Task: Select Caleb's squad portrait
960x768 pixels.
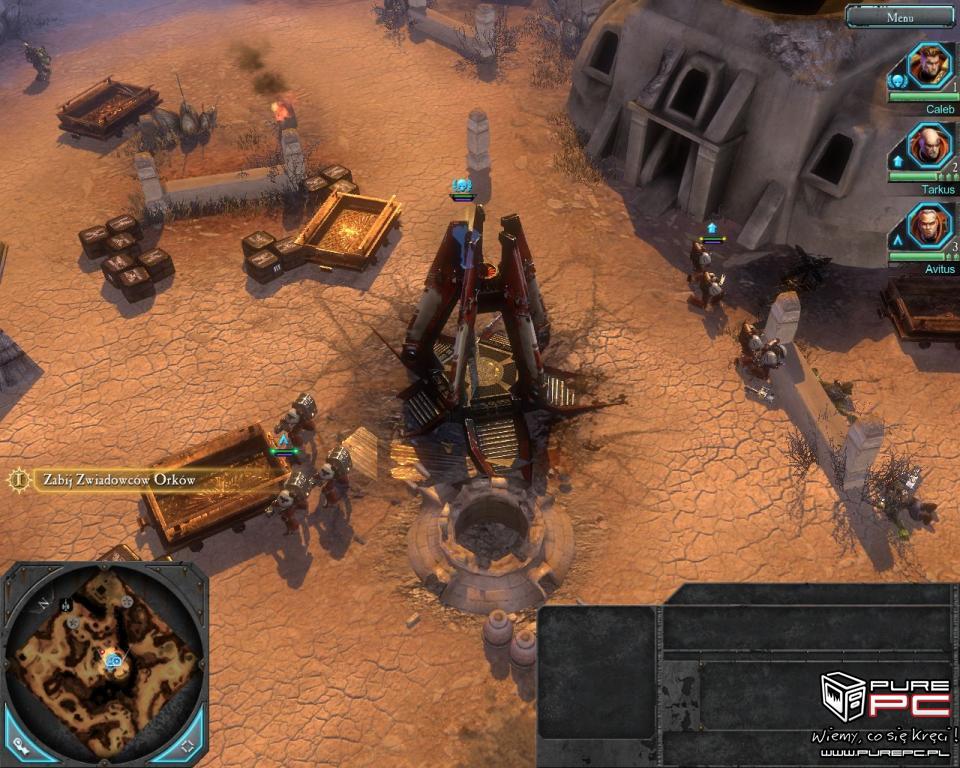Action: point(930,66)
